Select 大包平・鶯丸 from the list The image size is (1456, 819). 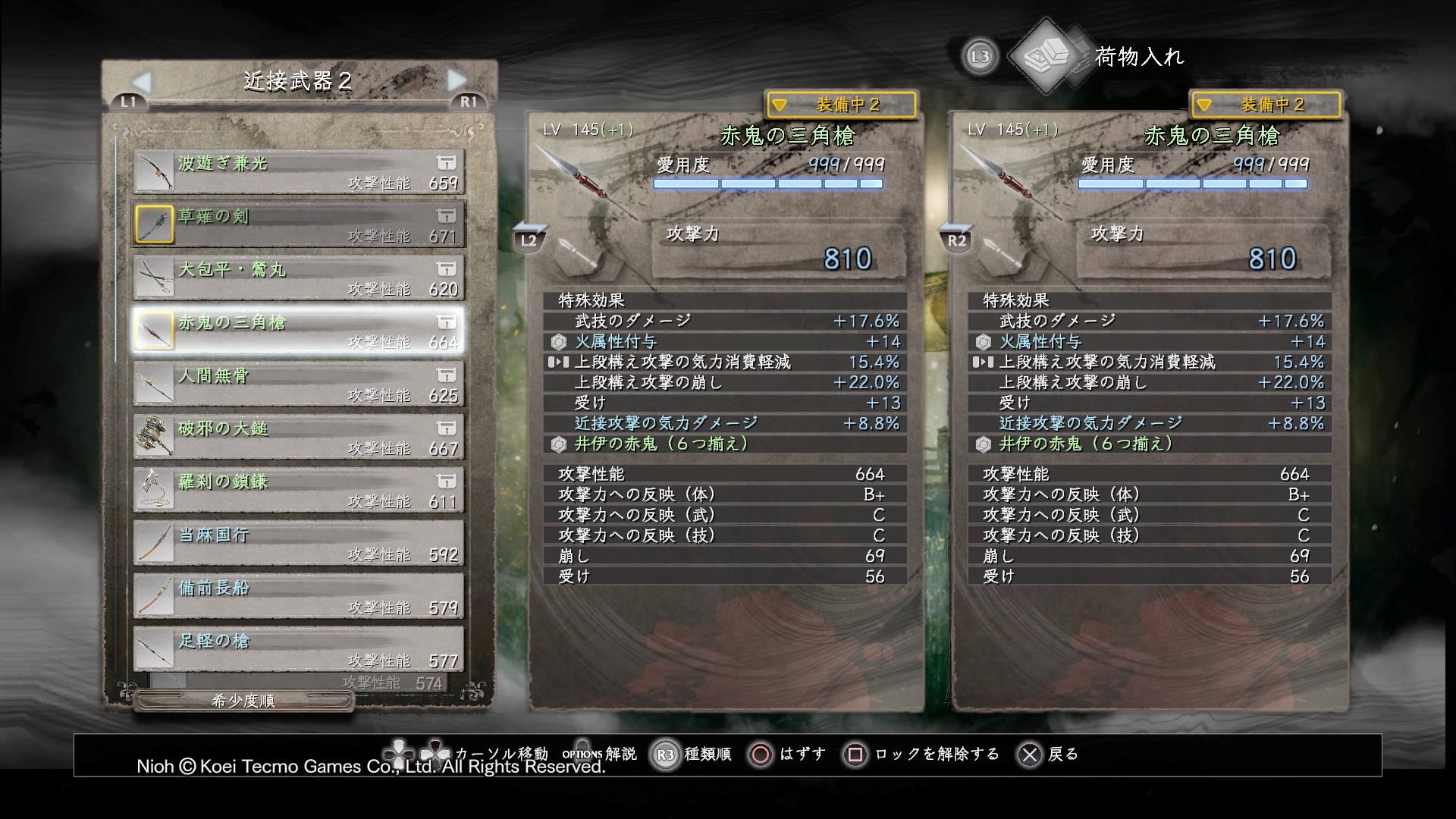coord(298,278)
